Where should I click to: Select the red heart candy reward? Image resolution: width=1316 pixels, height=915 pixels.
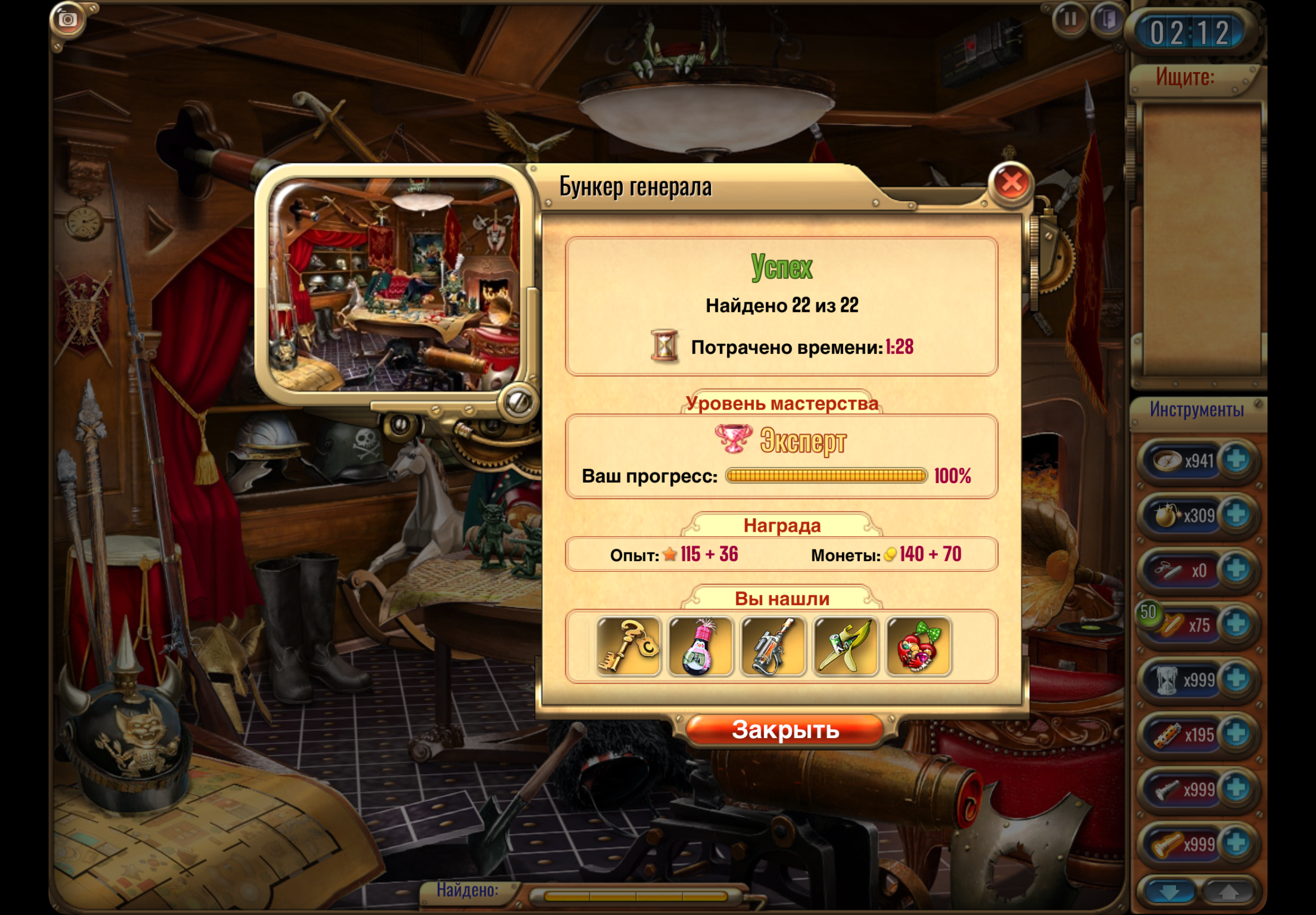(918, 646)
